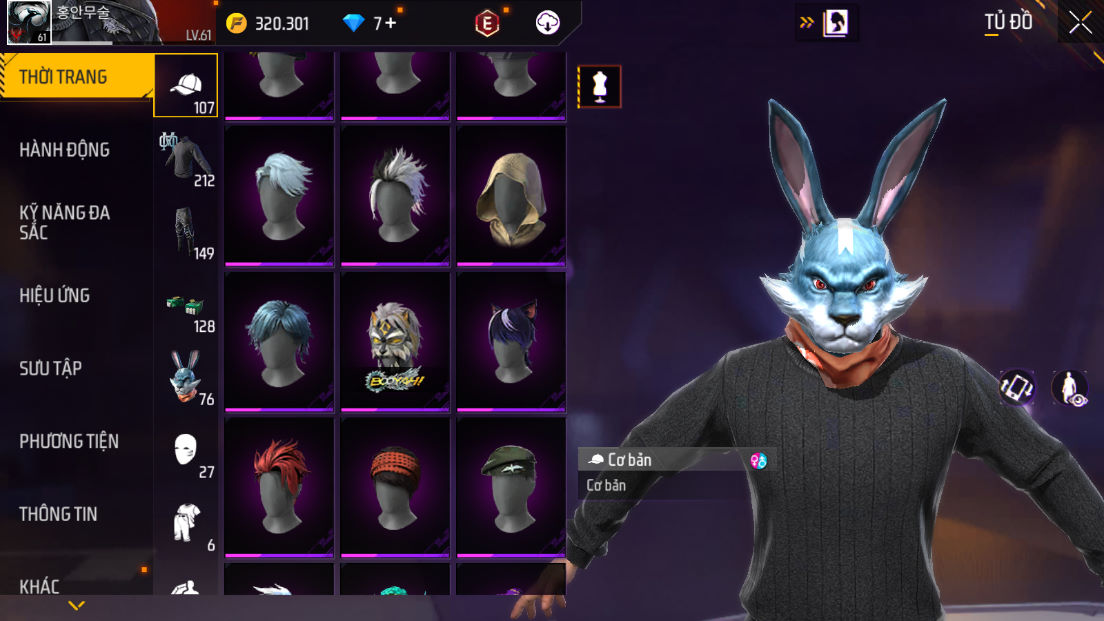Image resolution: width=1104 pixels, height=621 pixels.
Task: Select the cap headwear subcategory
Action: (186, 87)
